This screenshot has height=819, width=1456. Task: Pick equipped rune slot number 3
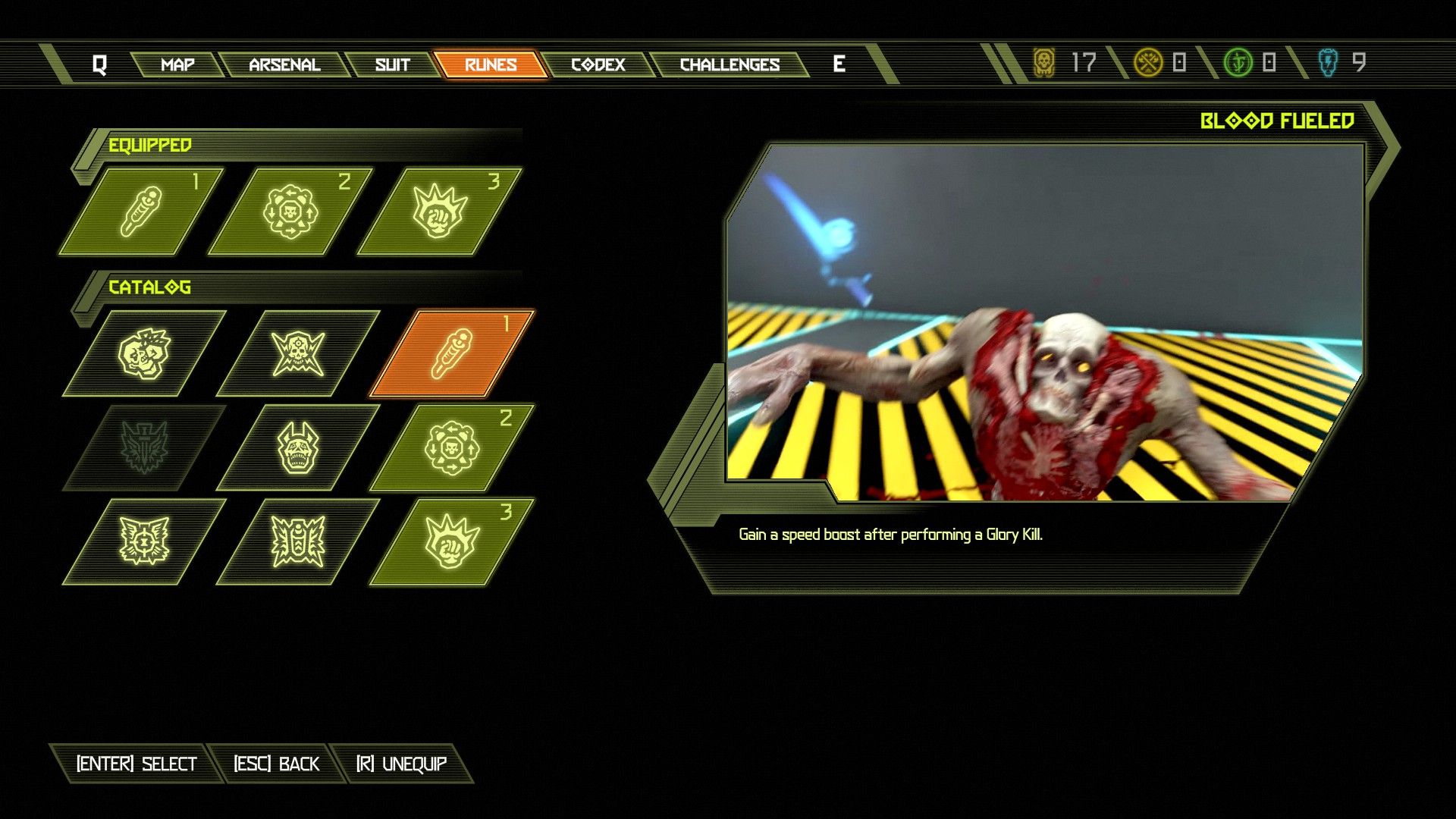pyautogui.click(x=440, y=211)
